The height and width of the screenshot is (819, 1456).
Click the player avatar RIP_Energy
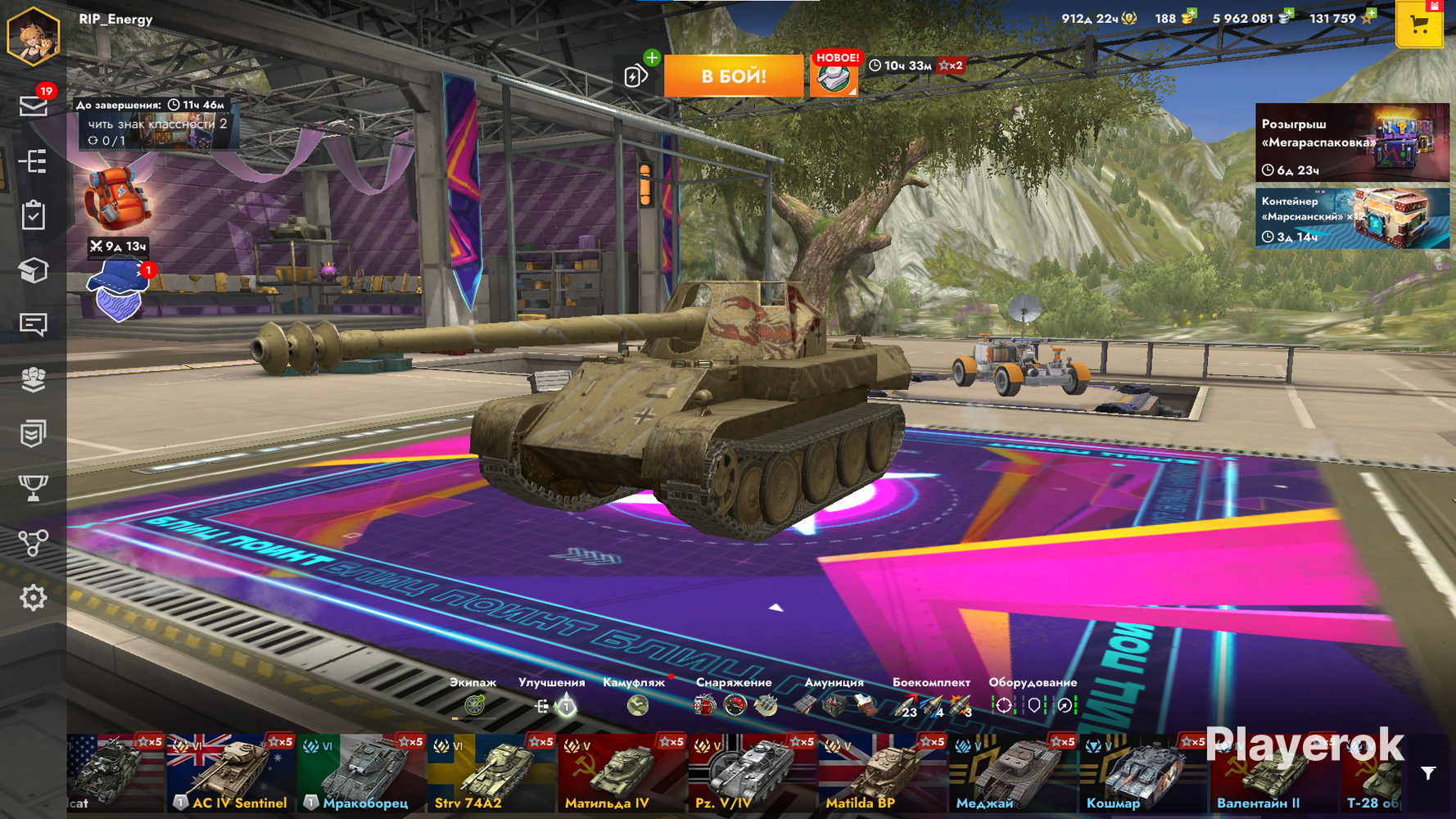tap(34, 35)
